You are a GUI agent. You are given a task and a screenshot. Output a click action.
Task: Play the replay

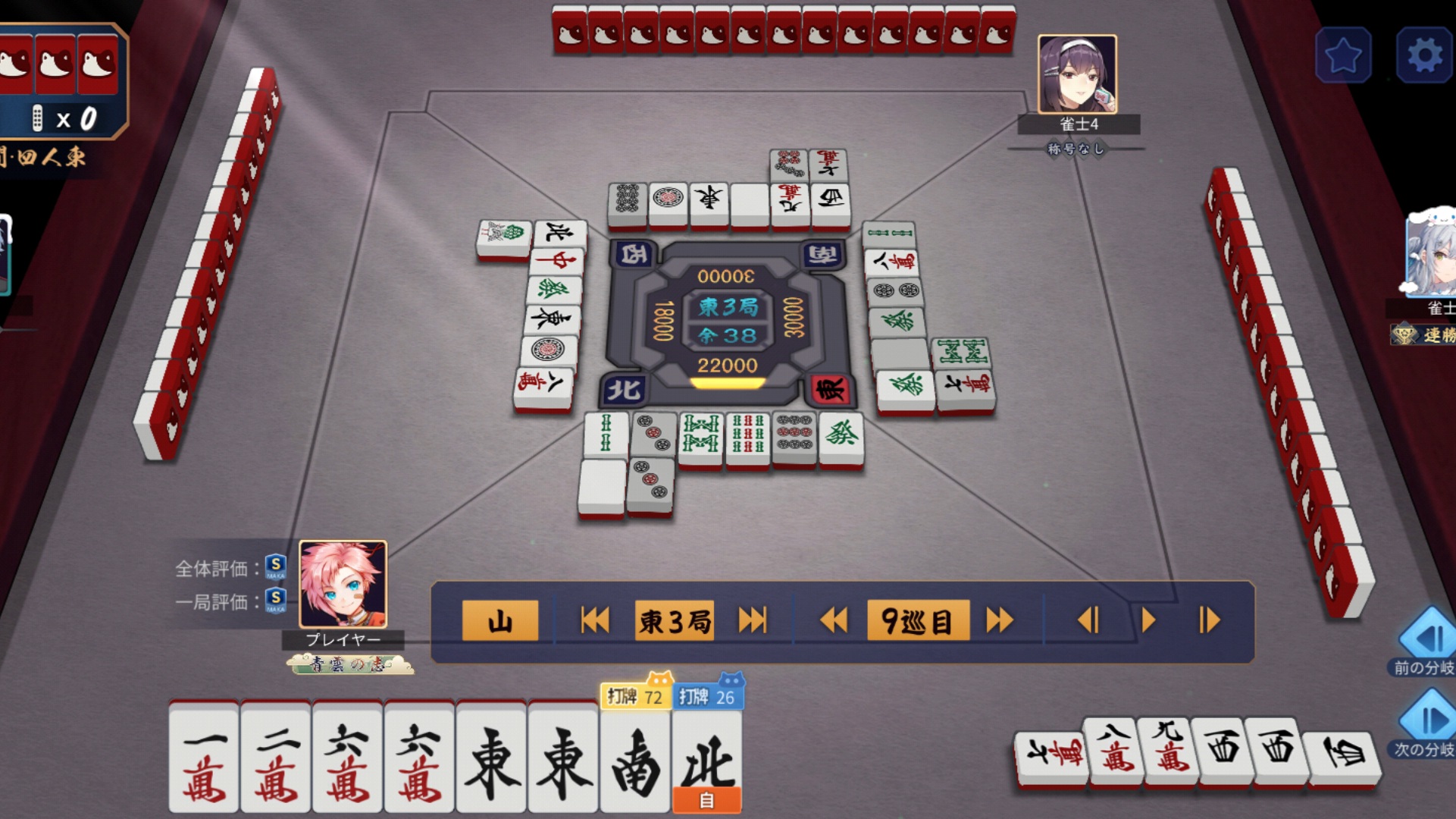pos(1148,621)
